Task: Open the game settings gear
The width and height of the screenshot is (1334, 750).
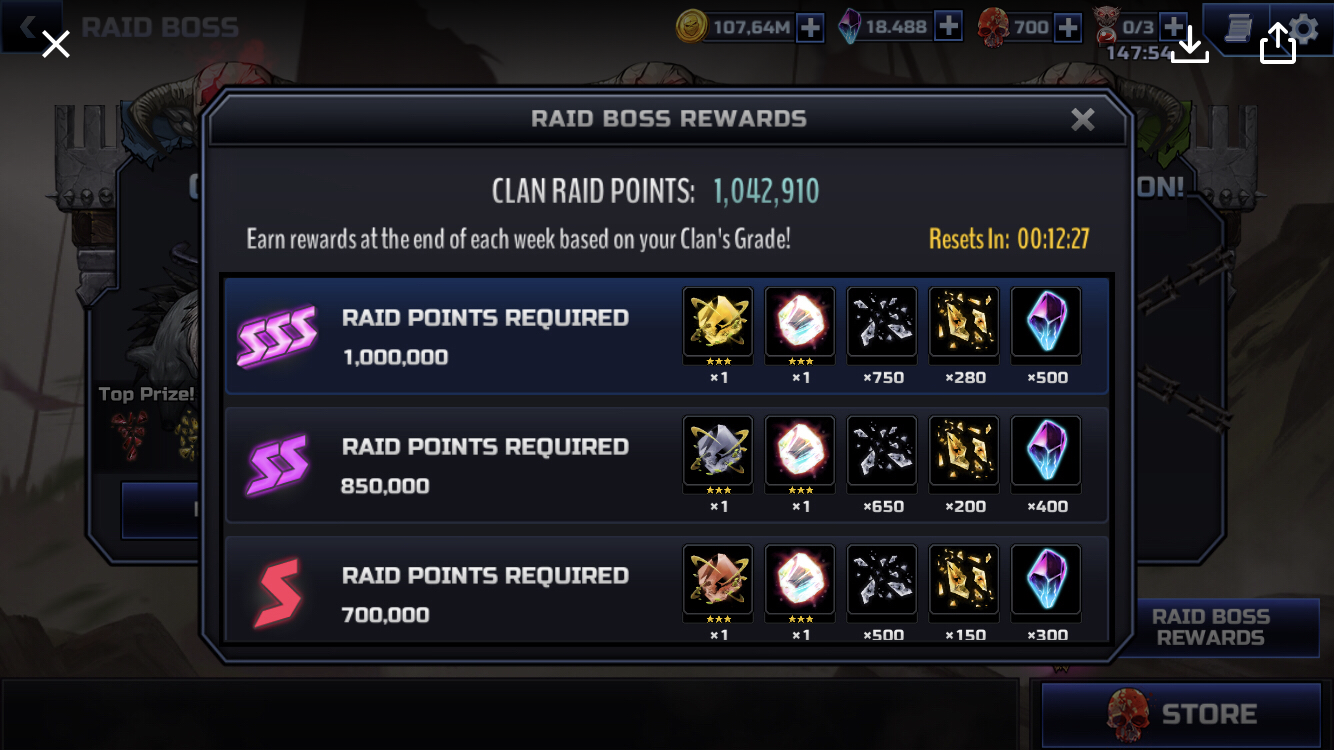Action: click(1303, 30)
